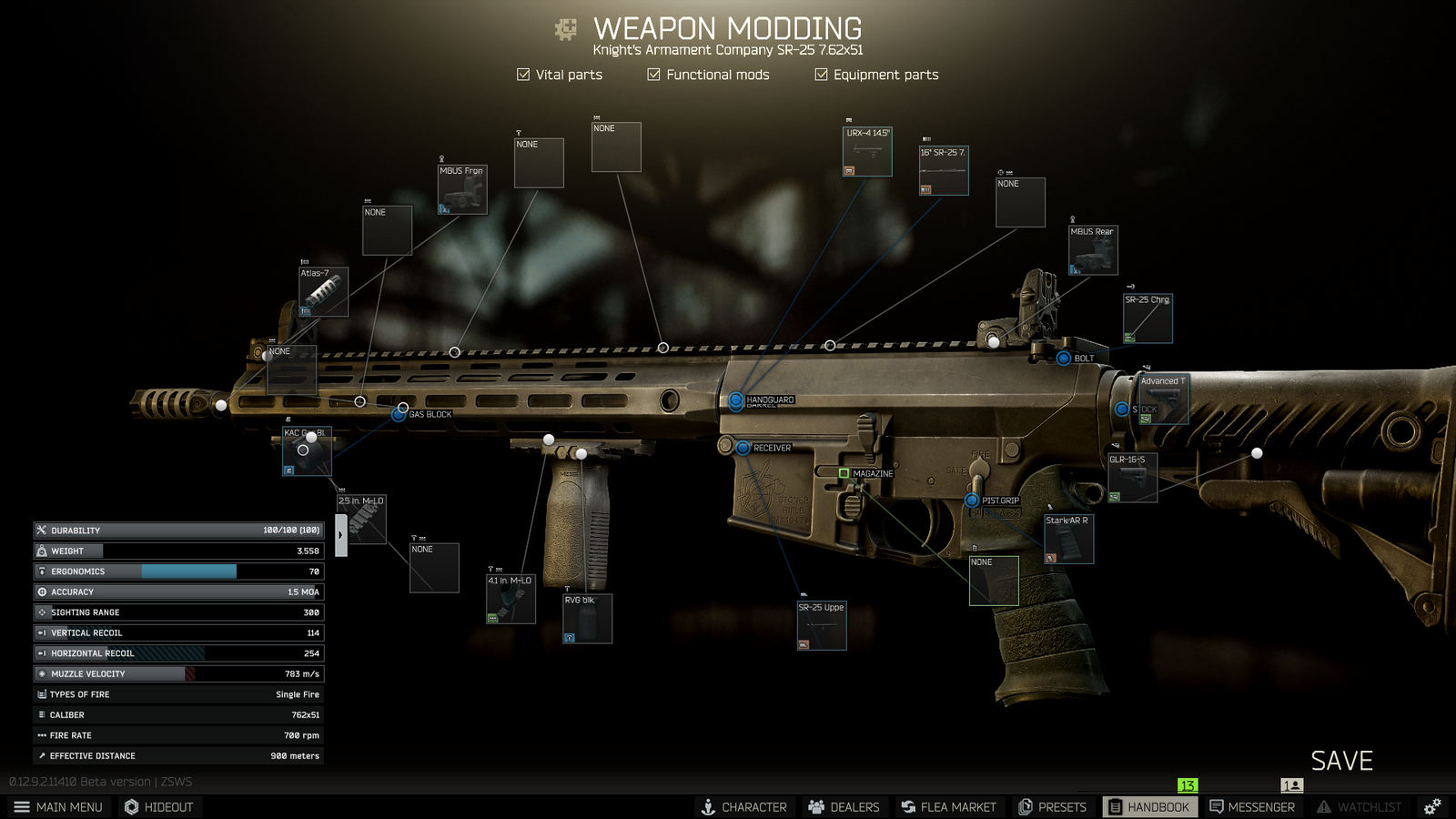This screenshot has width=1456, height=819.
Task: Click the HANDGUARD attachment point marker
Action: click(735, 399)
